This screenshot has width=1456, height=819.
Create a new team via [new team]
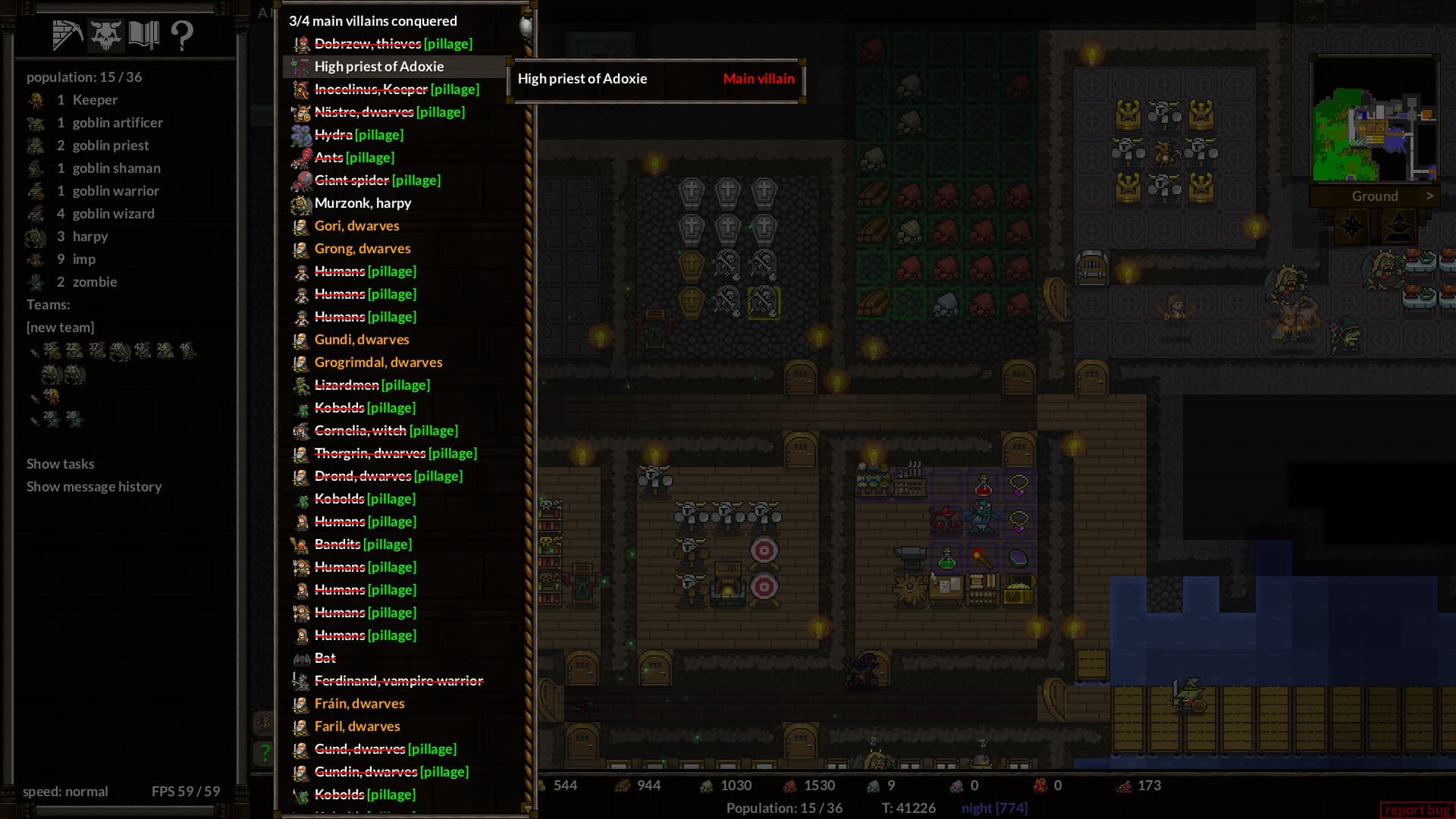60,327
